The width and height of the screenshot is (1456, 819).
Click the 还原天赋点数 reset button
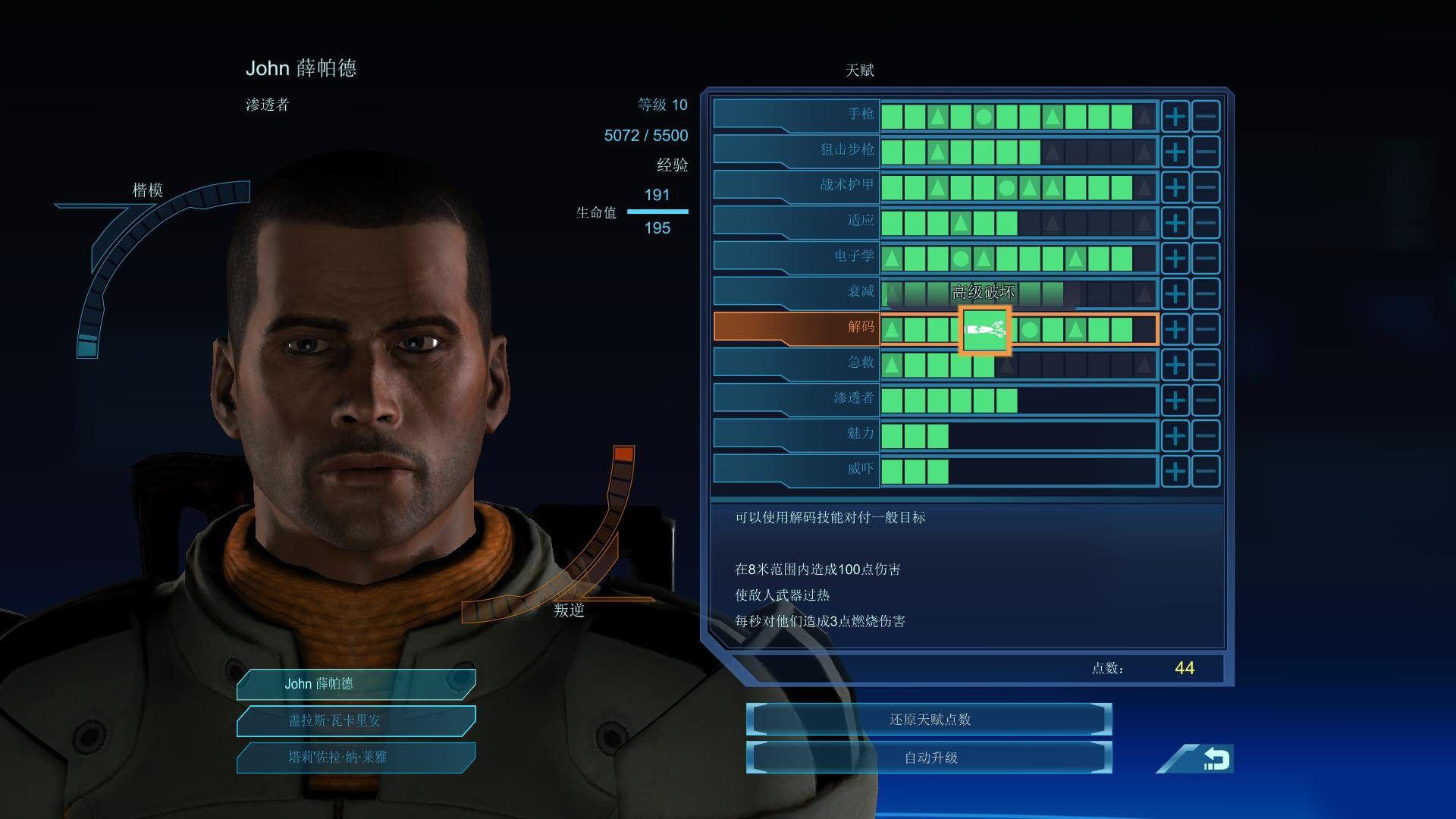(929, 719)
